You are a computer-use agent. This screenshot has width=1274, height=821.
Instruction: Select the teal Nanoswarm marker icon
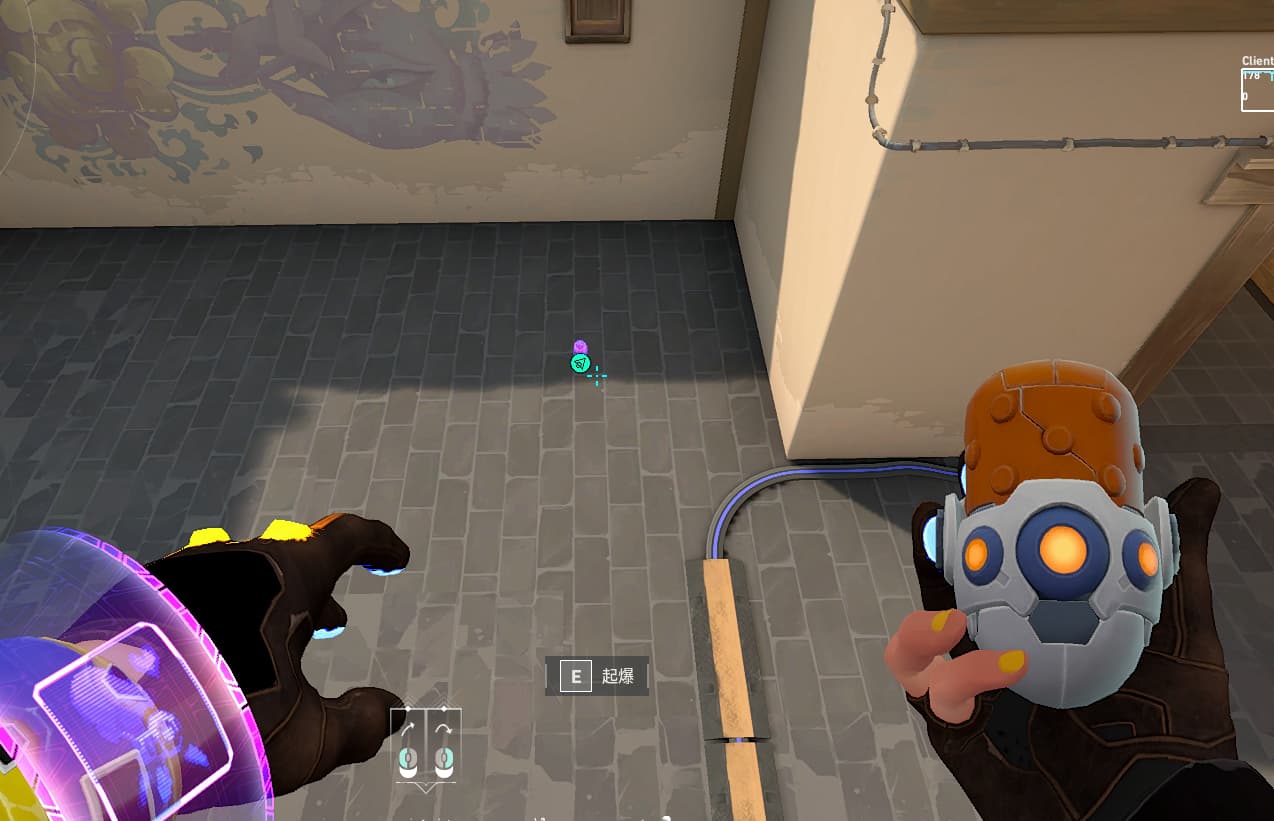(580, 363)
